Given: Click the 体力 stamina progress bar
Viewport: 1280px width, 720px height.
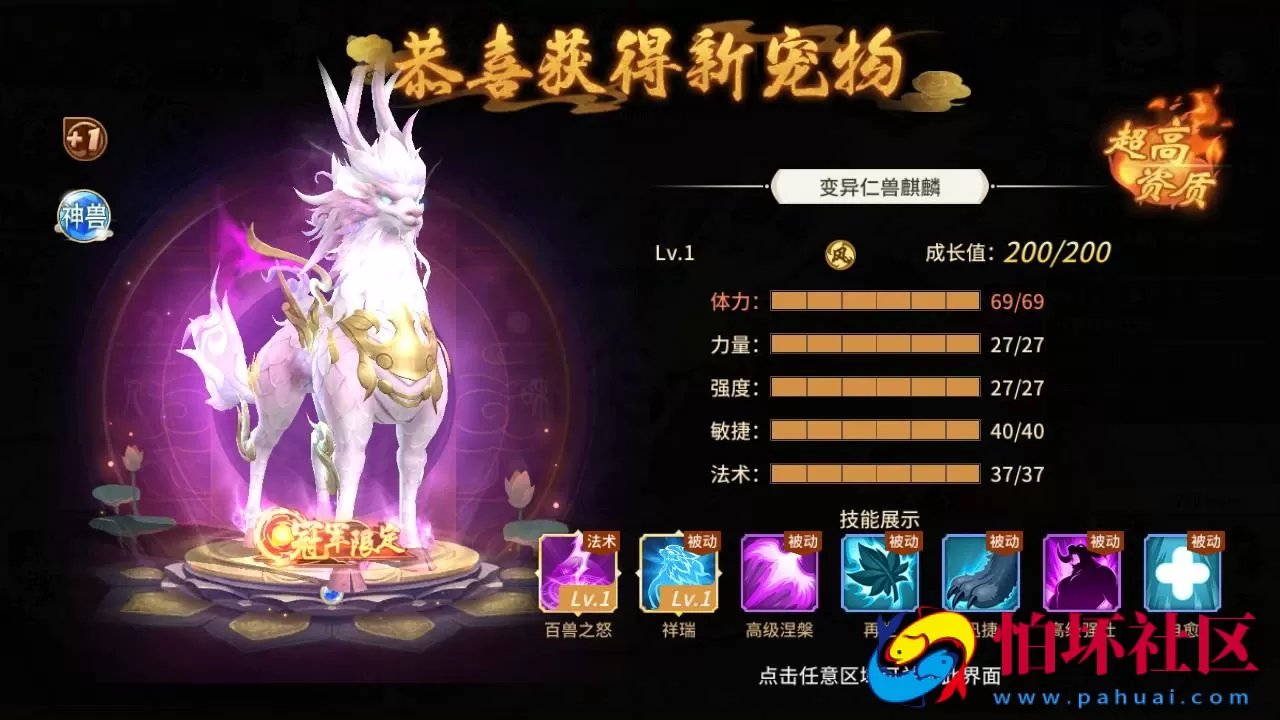Looking at the screenshot, I should click(874, 300).
